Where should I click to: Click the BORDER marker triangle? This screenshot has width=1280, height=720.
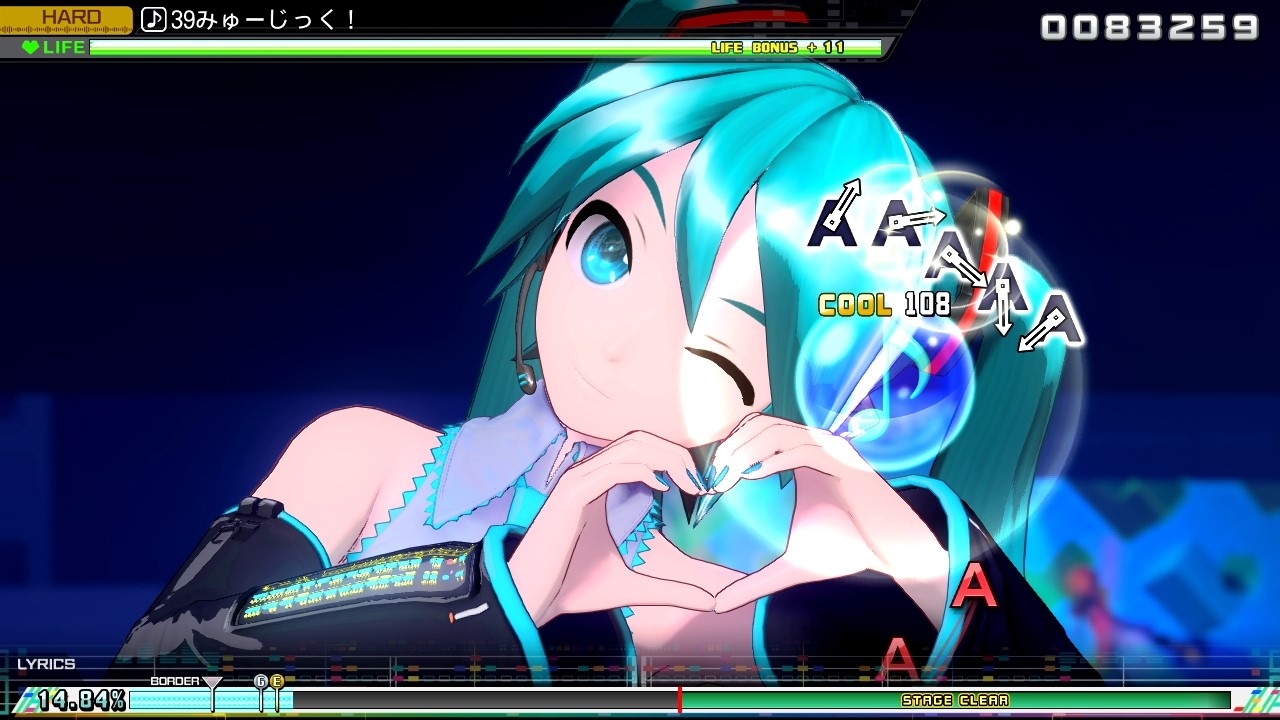(211, 683)
